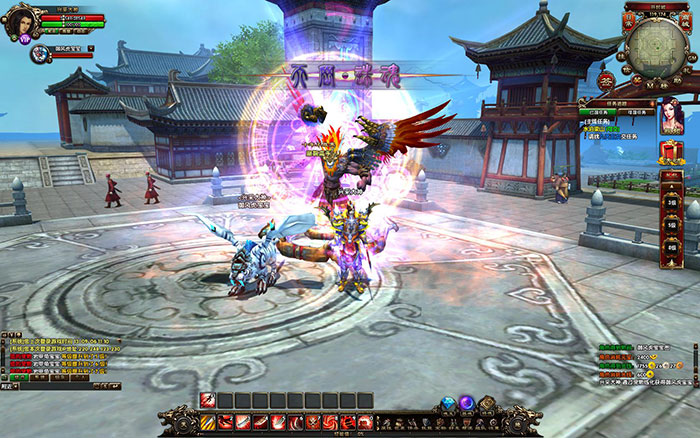The width and height of the screenshot is (700, 438).
Task: Activate the first red slash skill
Action: pos(225,423)
